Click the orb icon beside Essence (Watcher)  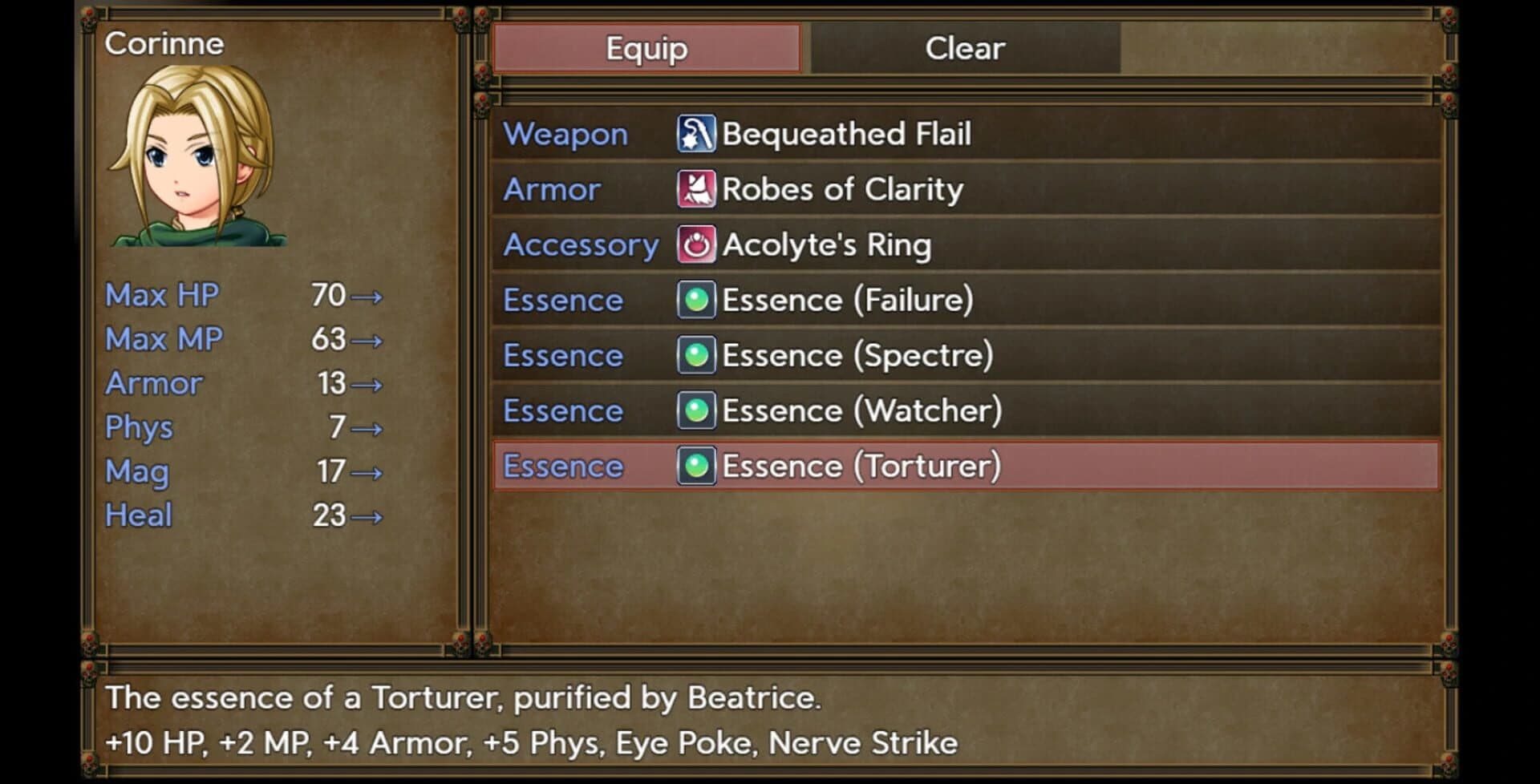pyautogui.click(x=695, y=410)
